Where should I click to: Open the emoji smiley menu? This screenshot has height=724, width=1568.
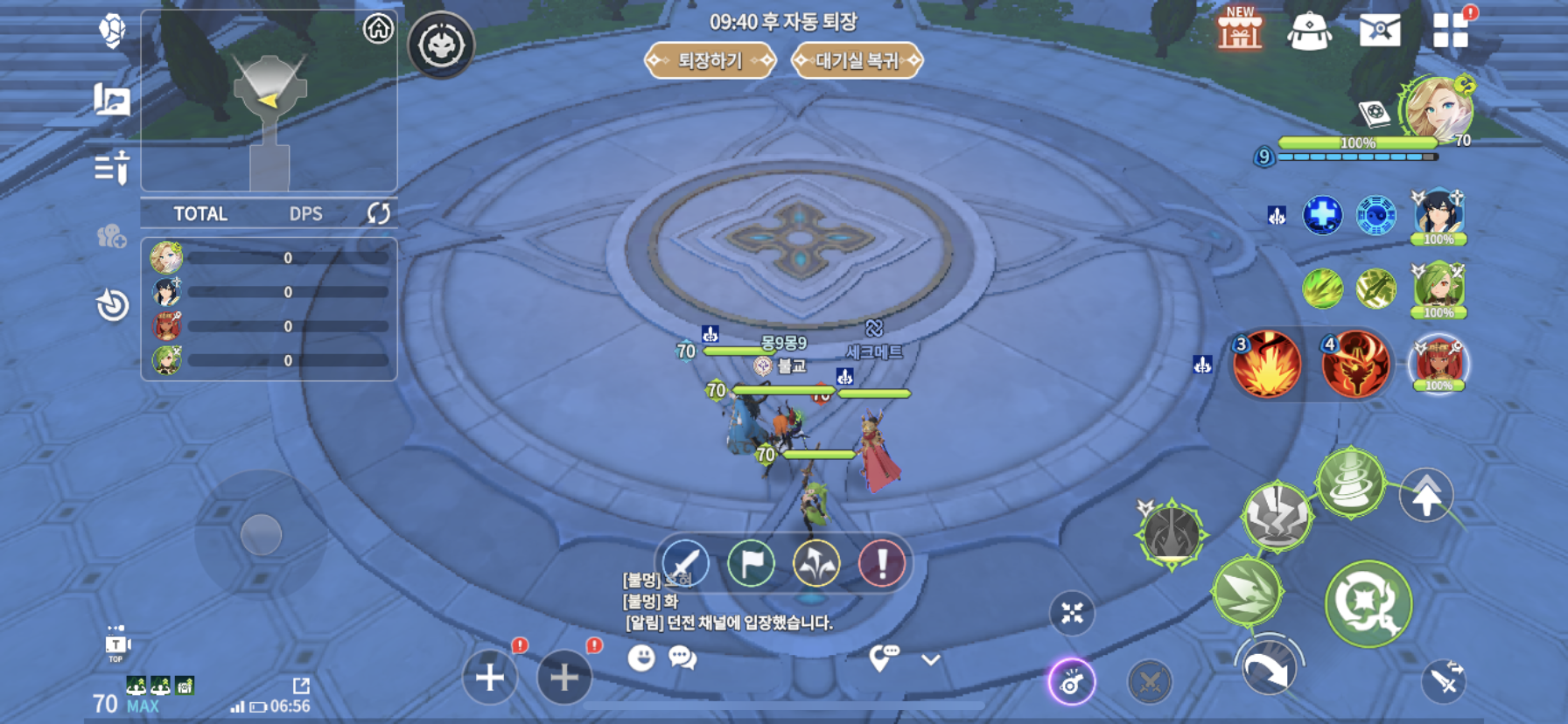pyautogui.click(x=641, y=658)
